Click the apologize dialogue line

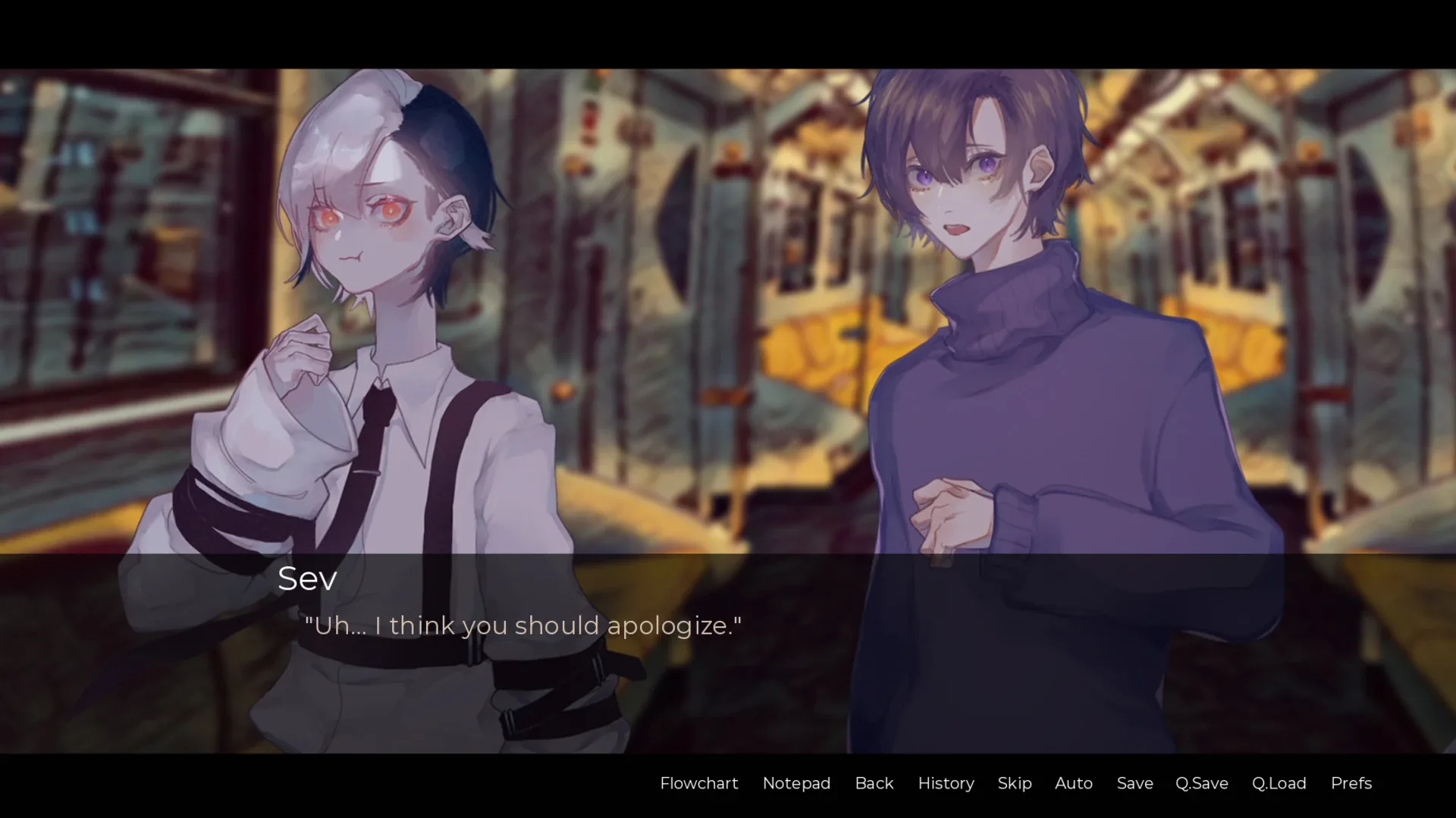[x=523, y=625]
